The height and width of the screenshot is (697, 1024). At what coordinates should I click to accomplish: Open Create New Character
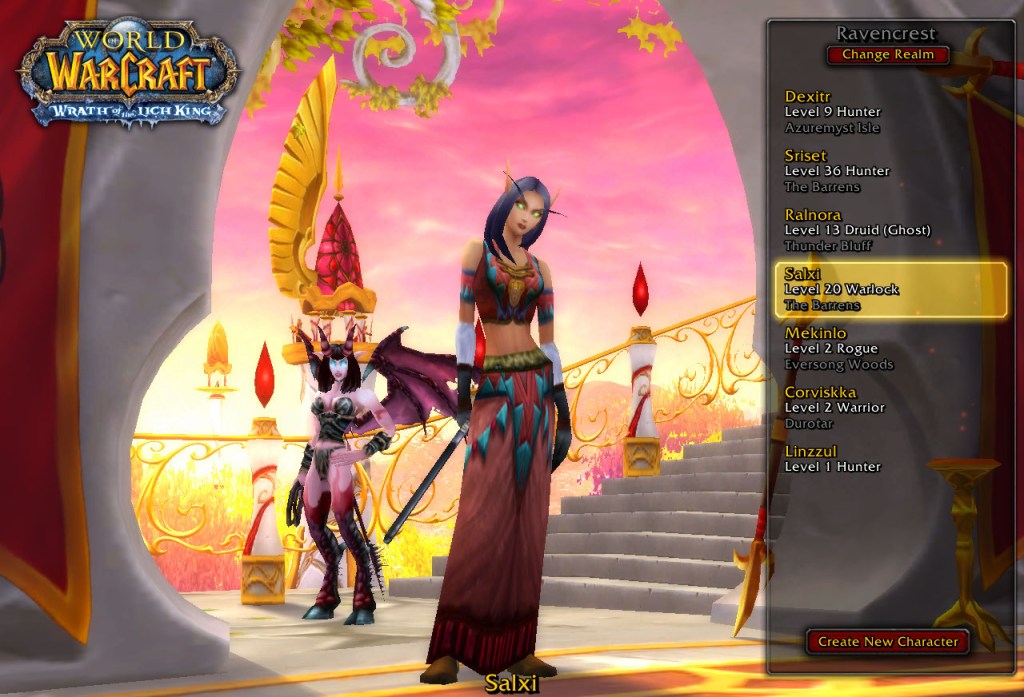pyautogui.click(x=887, y=641)
